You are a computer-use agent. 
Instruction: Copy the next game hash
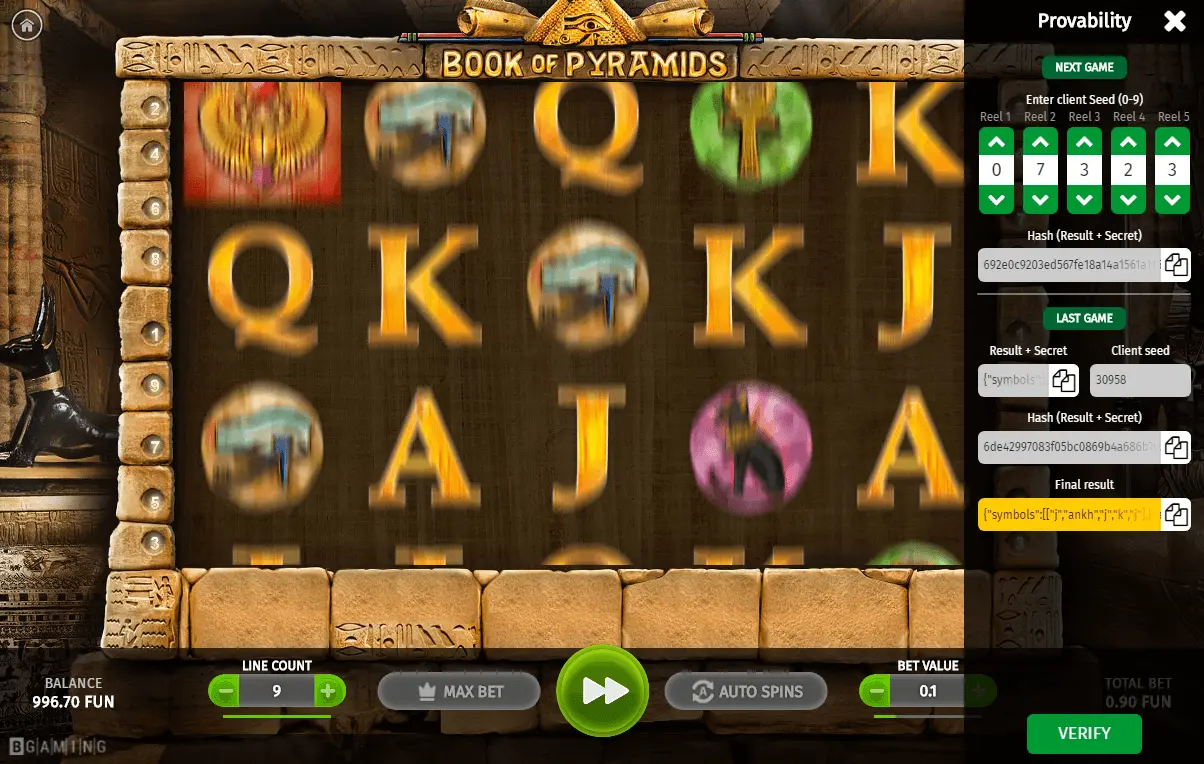1176,265
